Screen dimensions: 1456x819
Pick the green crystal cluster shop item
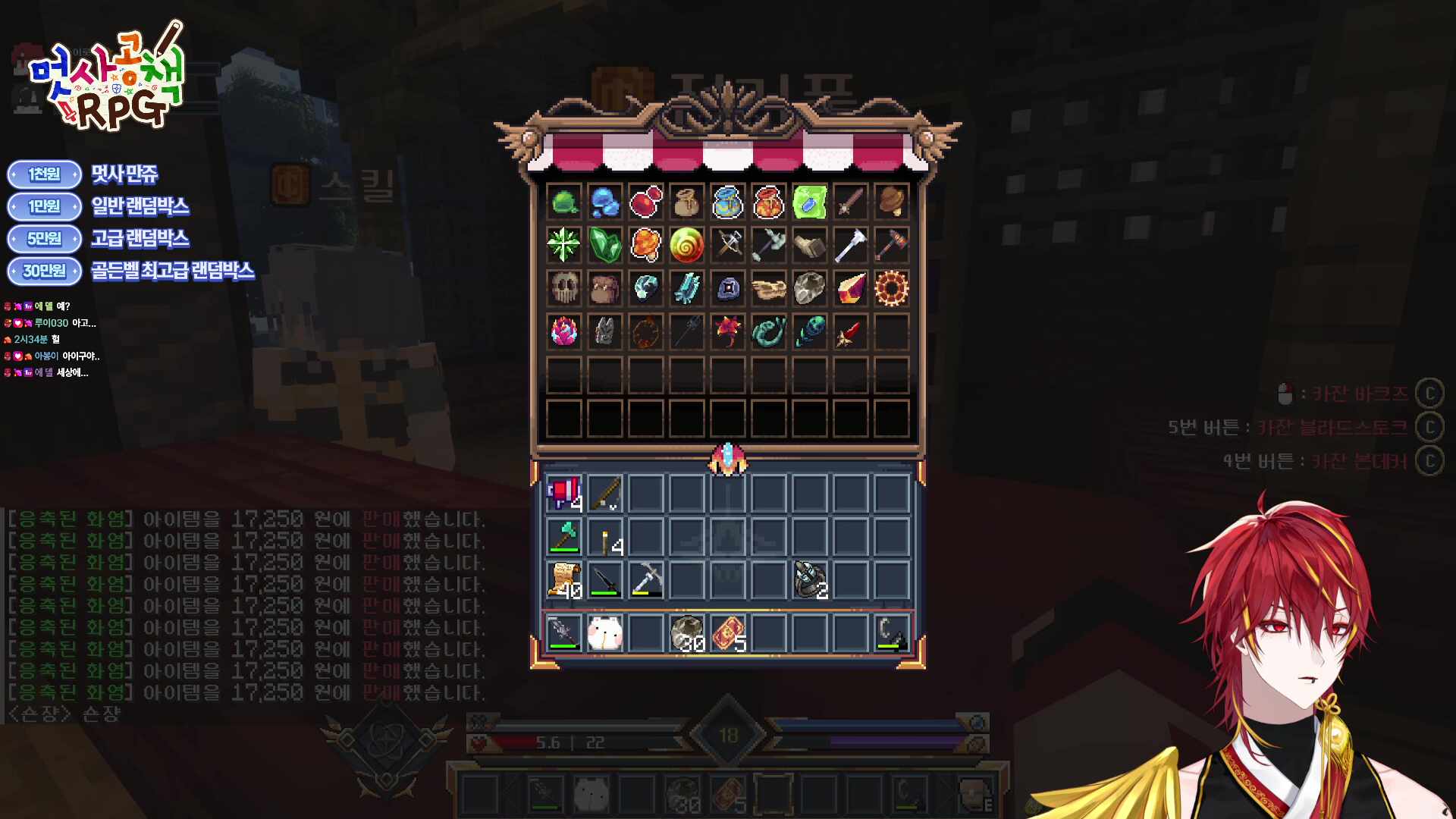(605, 245)
